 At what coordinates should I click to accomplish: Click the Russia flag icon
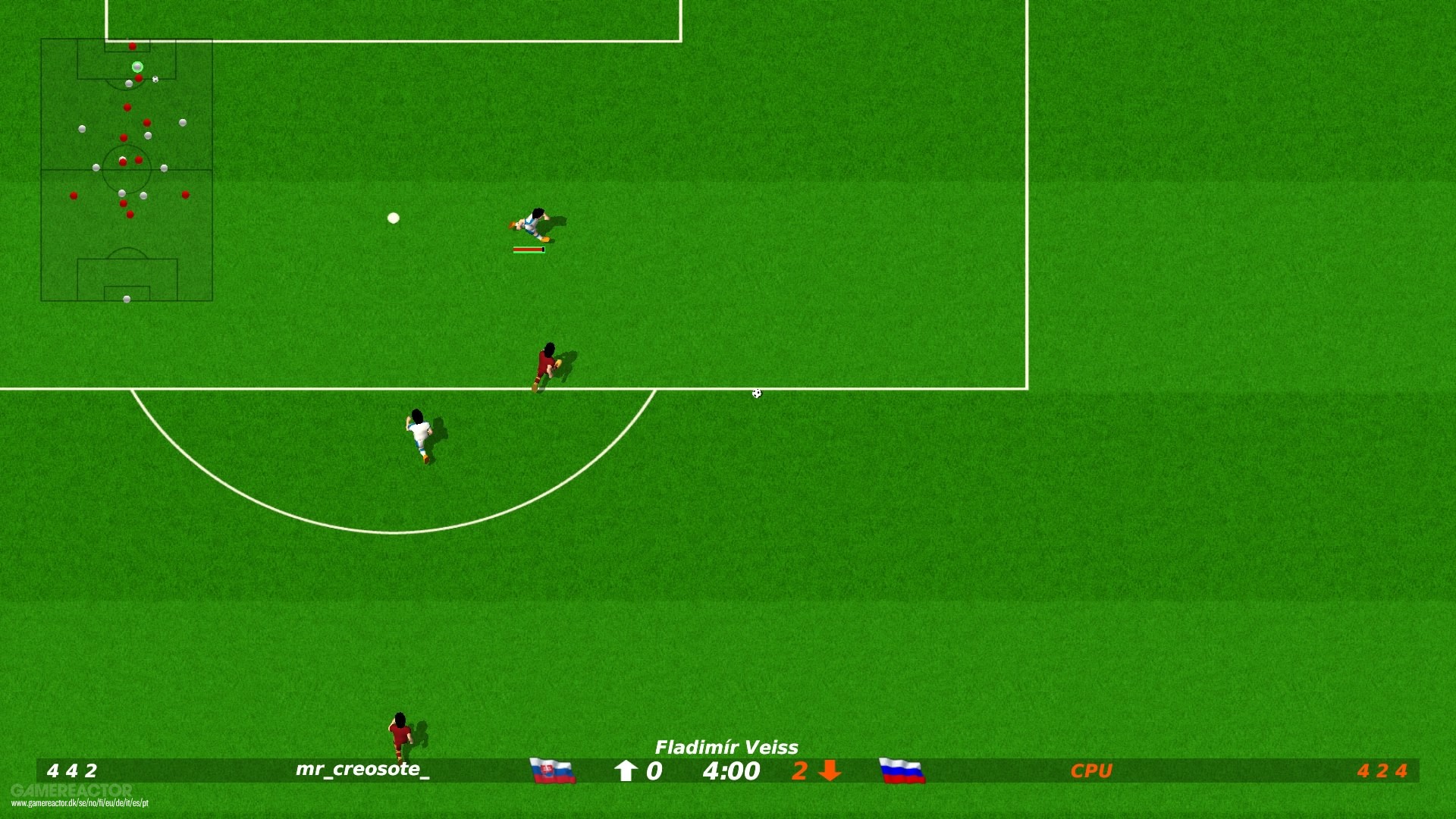tap(901, 771)
